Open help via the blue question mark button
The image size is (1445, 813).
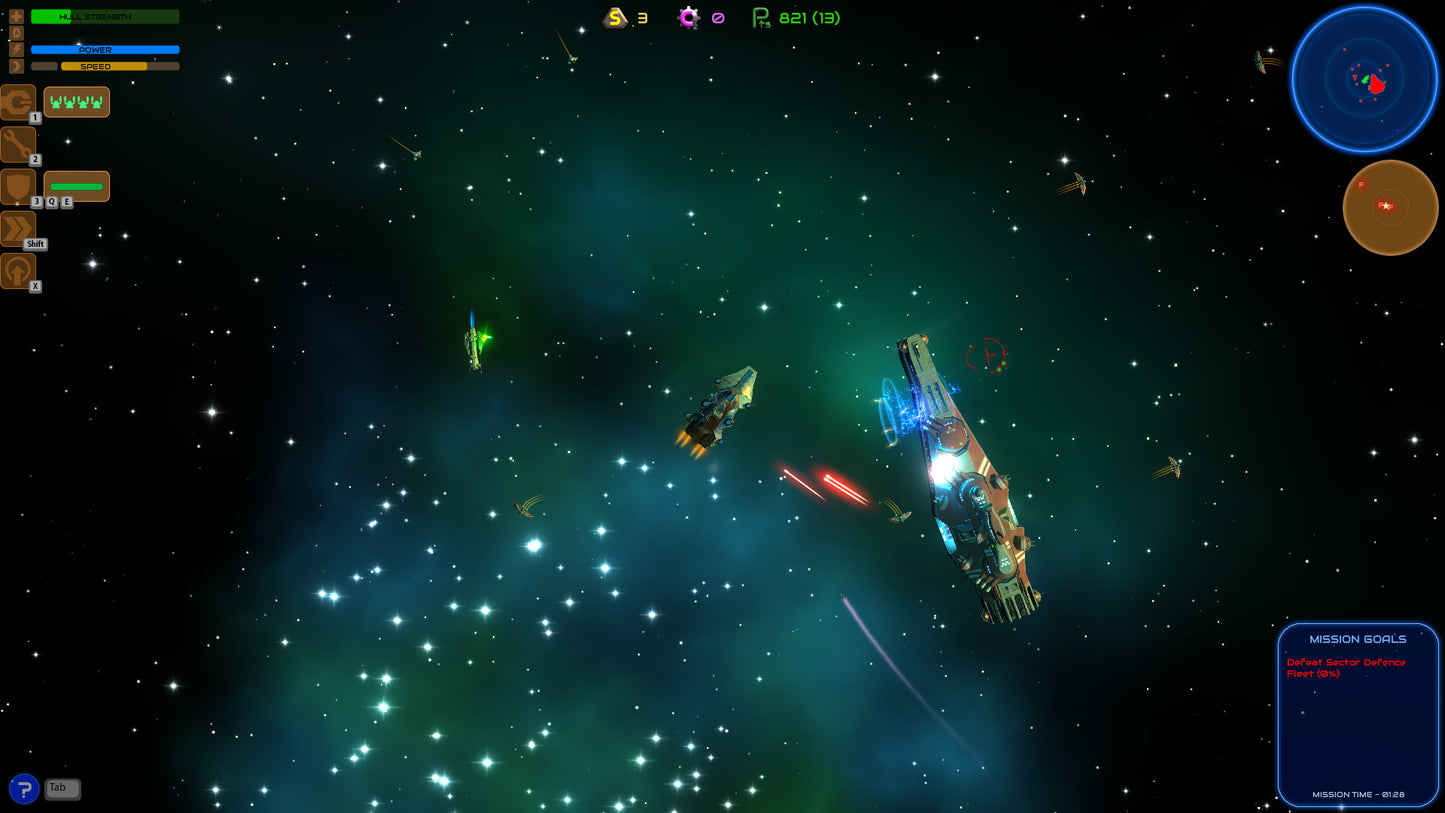[22, 789]
